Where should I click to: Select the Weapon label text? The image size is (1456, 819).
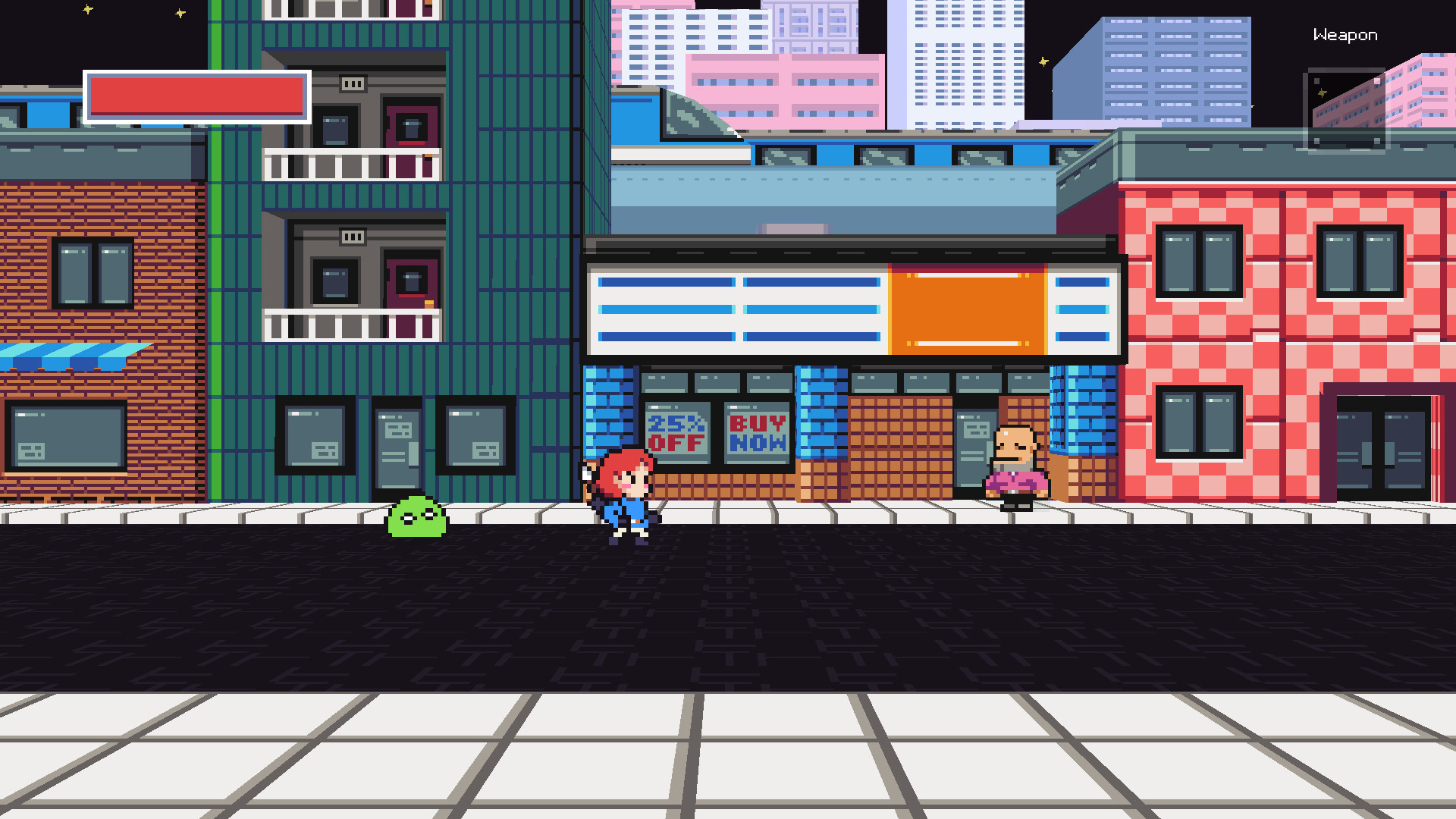tap(1346, 34)
